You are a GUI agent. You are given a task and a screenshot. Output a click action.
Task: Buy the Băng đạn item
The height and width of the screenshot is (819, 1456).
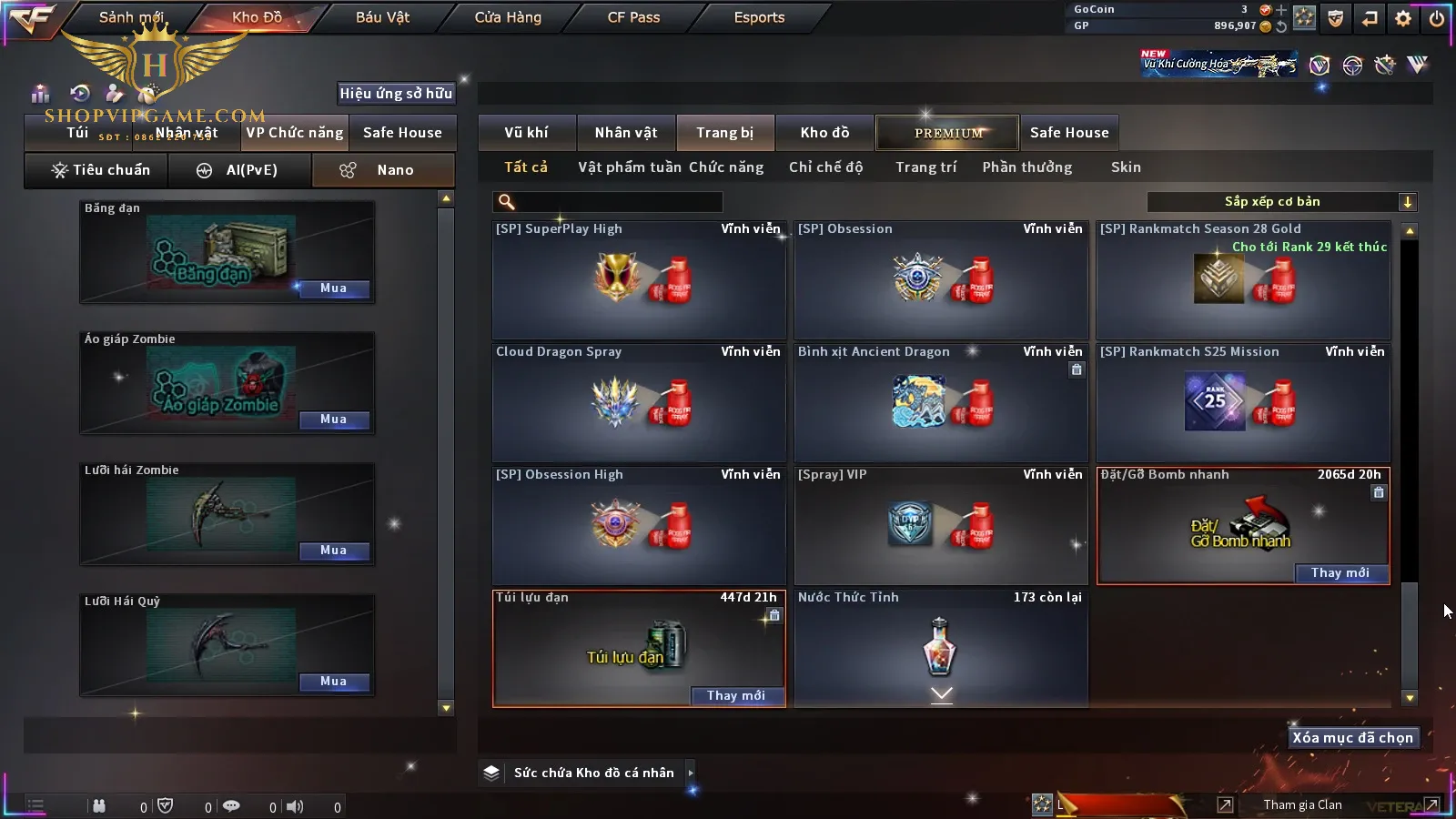coord(333,288)
